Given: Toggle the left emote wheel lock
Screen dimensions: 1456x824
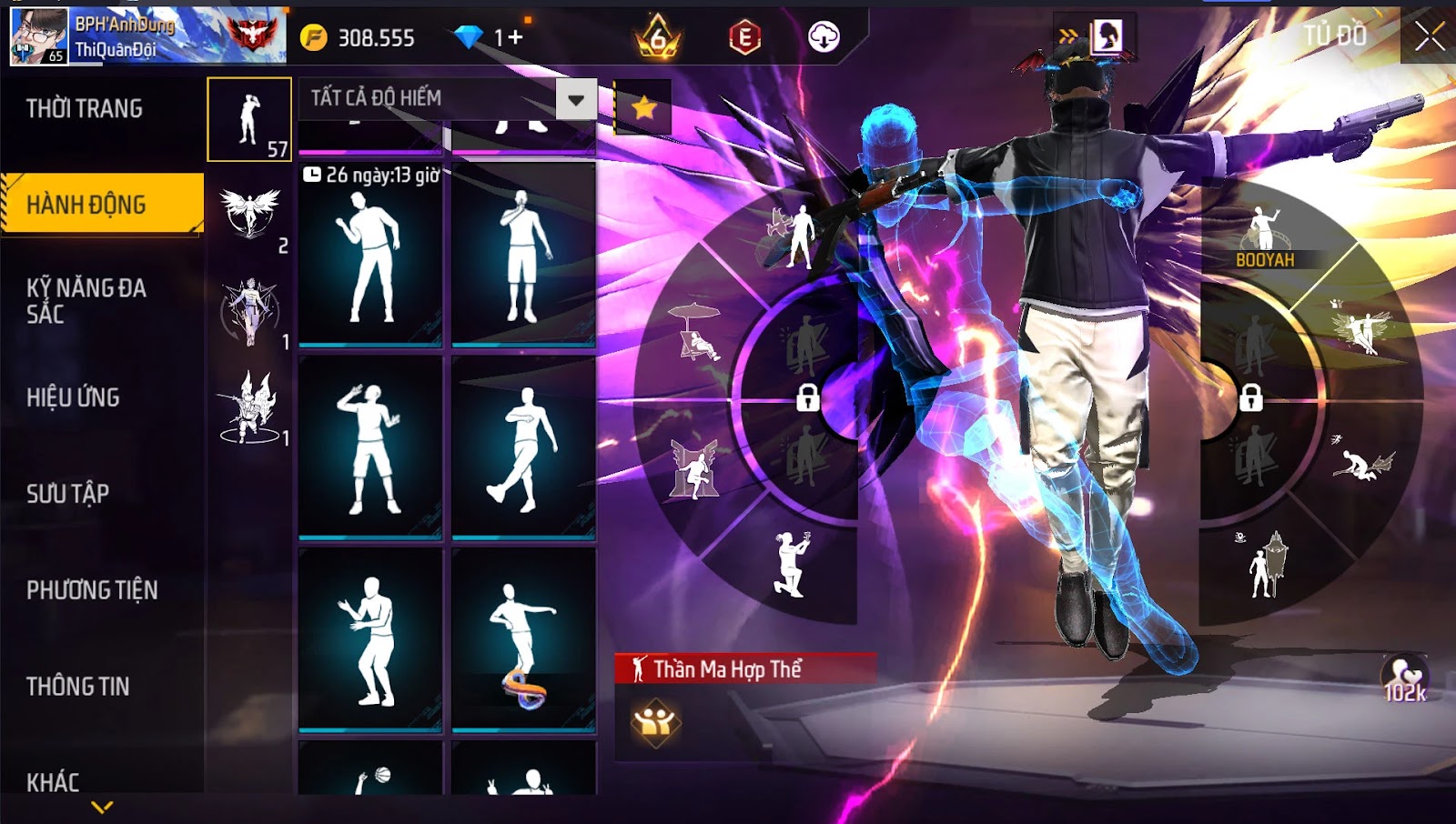Looking at the screenshot, I should (808, 397).
